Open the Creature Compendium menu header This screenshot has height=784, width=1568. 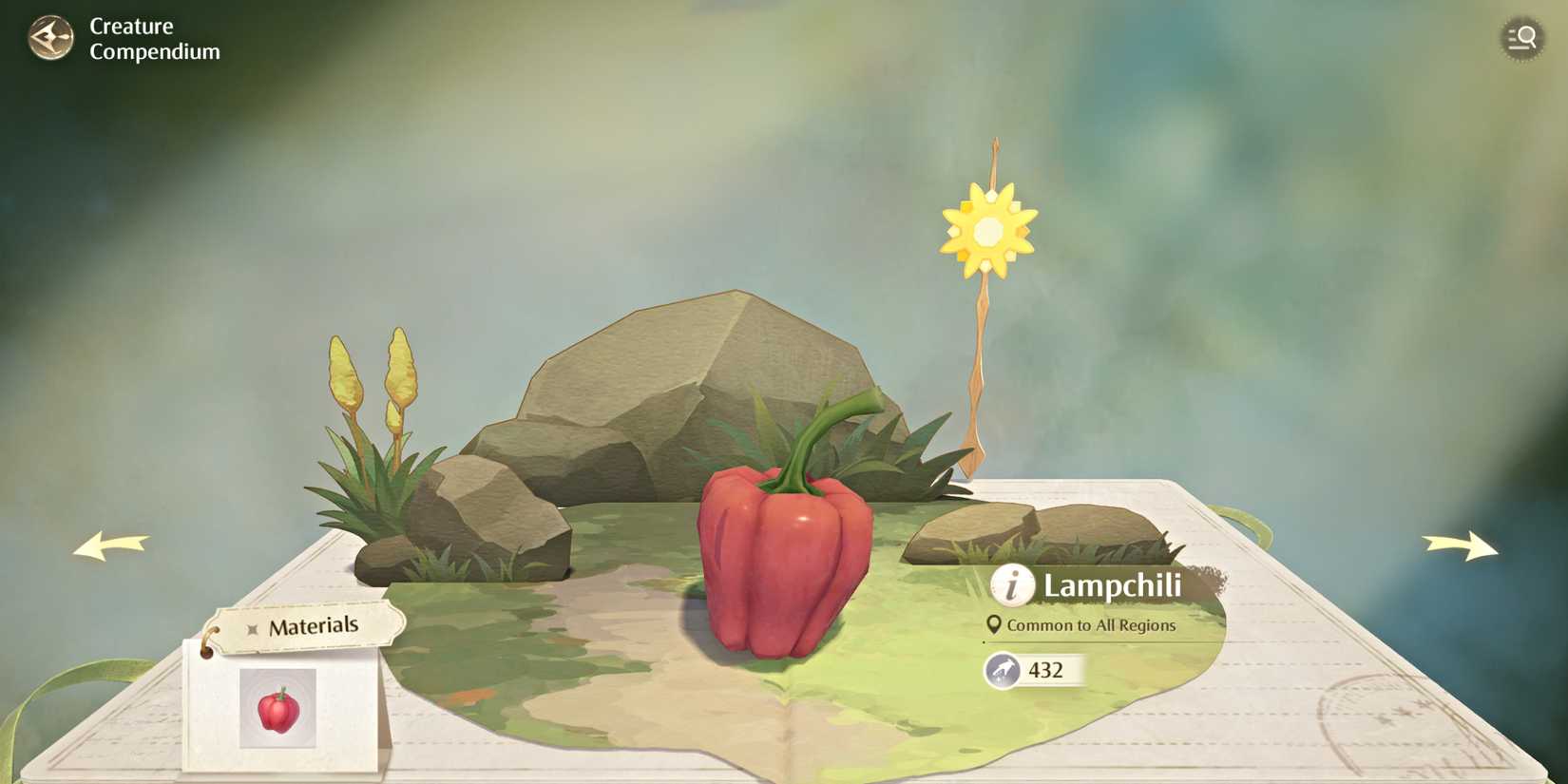pos(153,38)
